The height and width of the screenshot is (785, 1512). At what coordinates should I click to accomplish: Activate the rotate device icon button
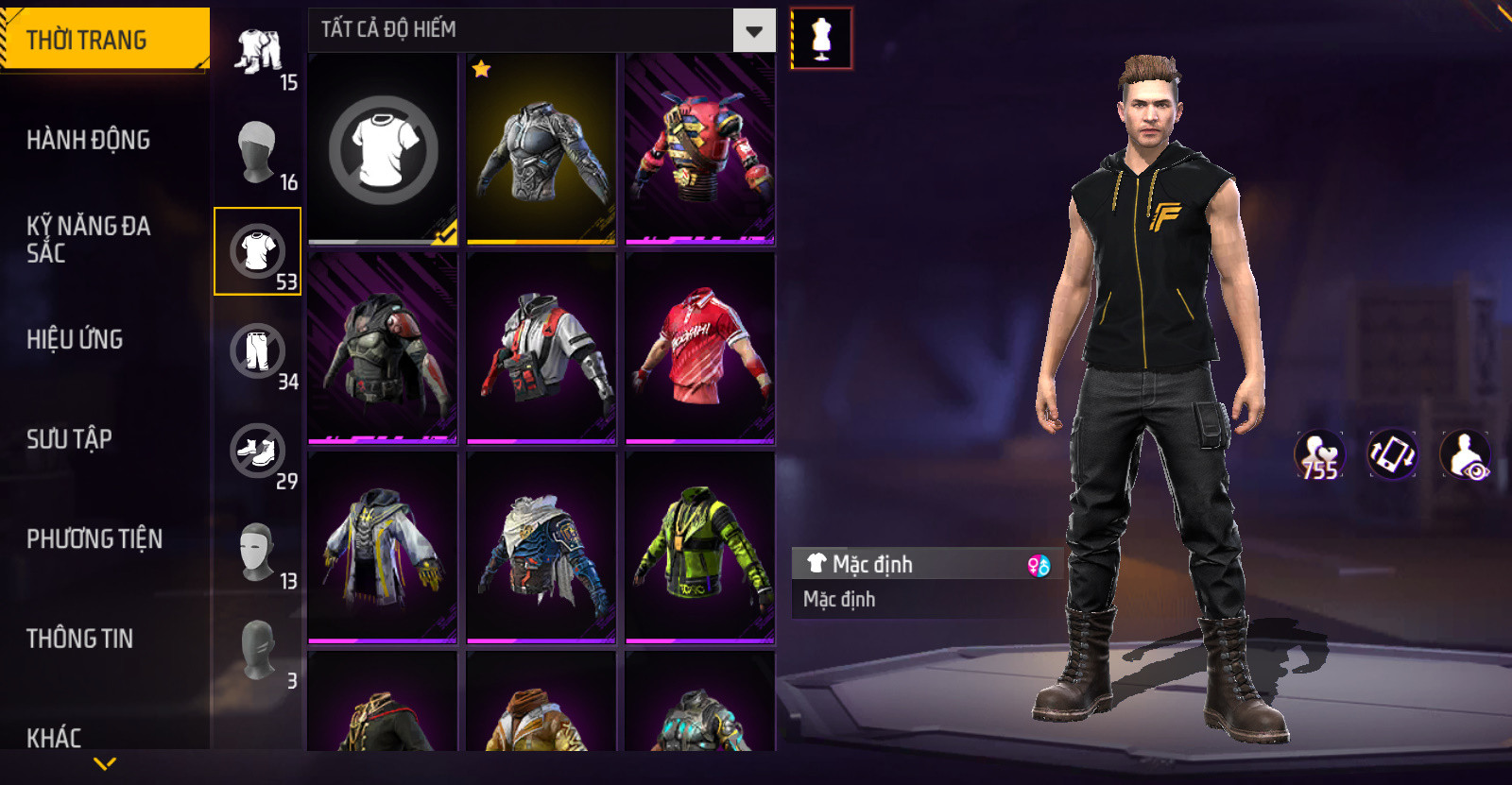[x=1393, y=454]
